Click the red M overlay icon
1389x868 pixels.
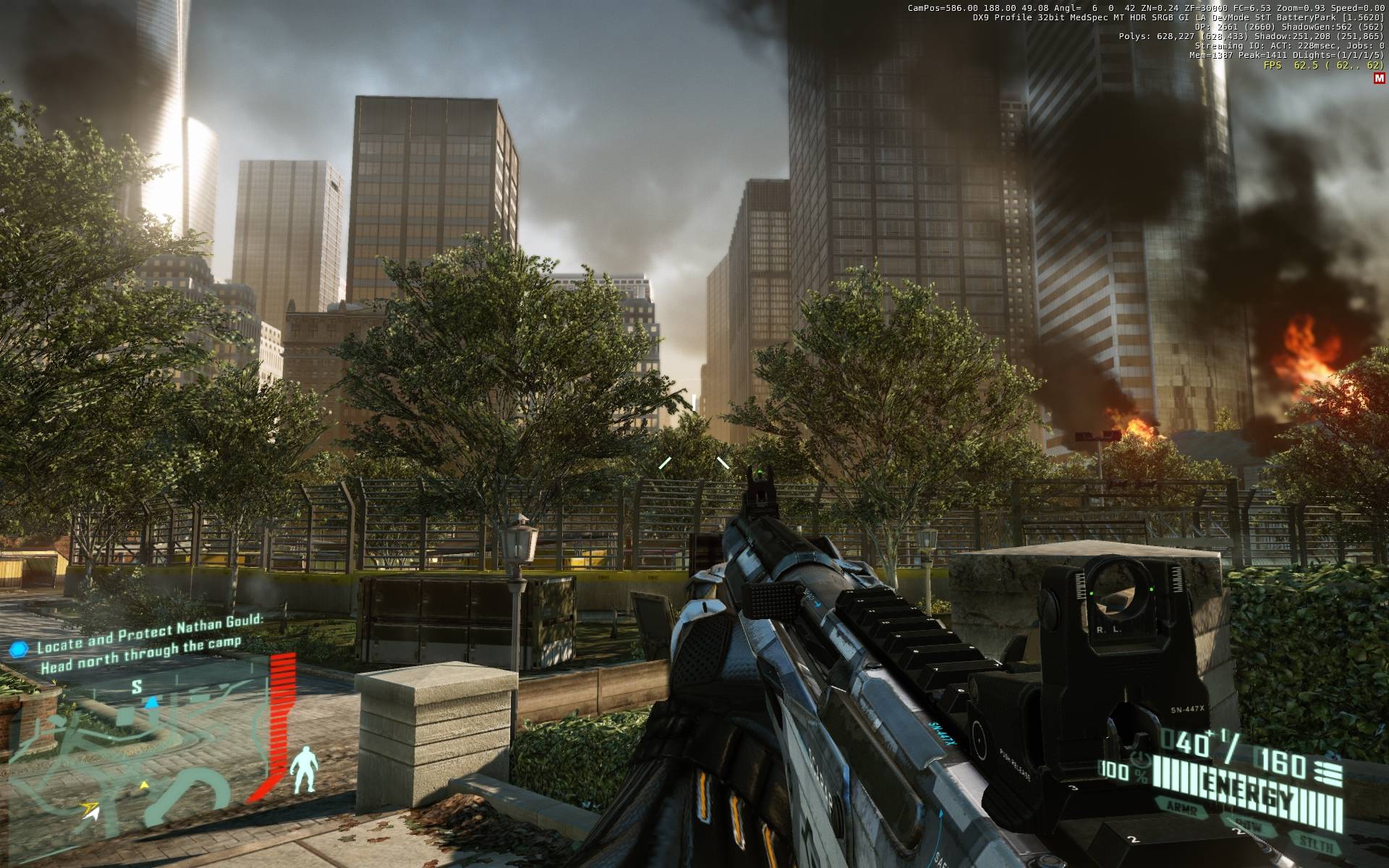1378,79
